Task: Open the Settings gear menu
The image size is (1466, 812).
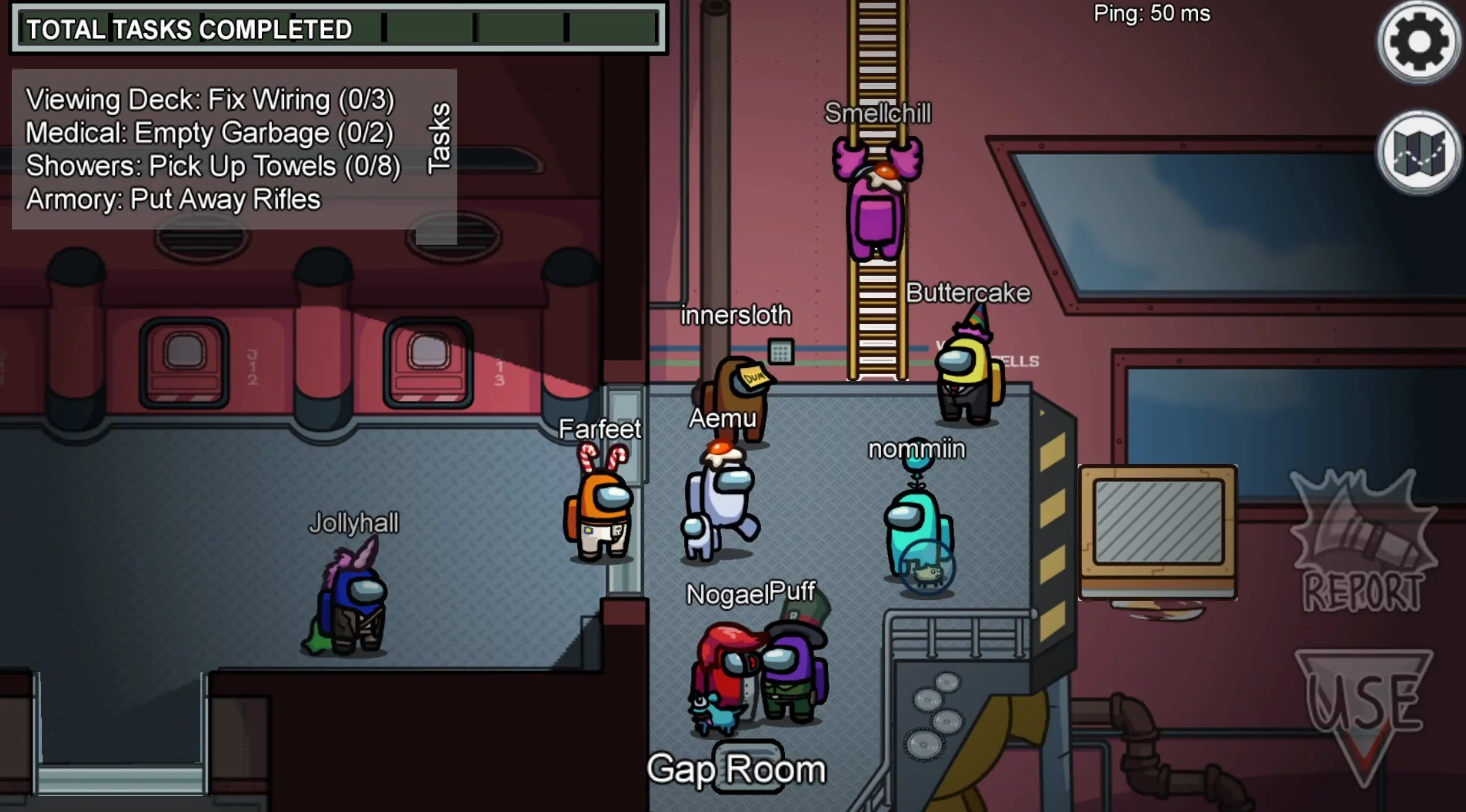Action: pyautogui.click(x=1418, y=42)
